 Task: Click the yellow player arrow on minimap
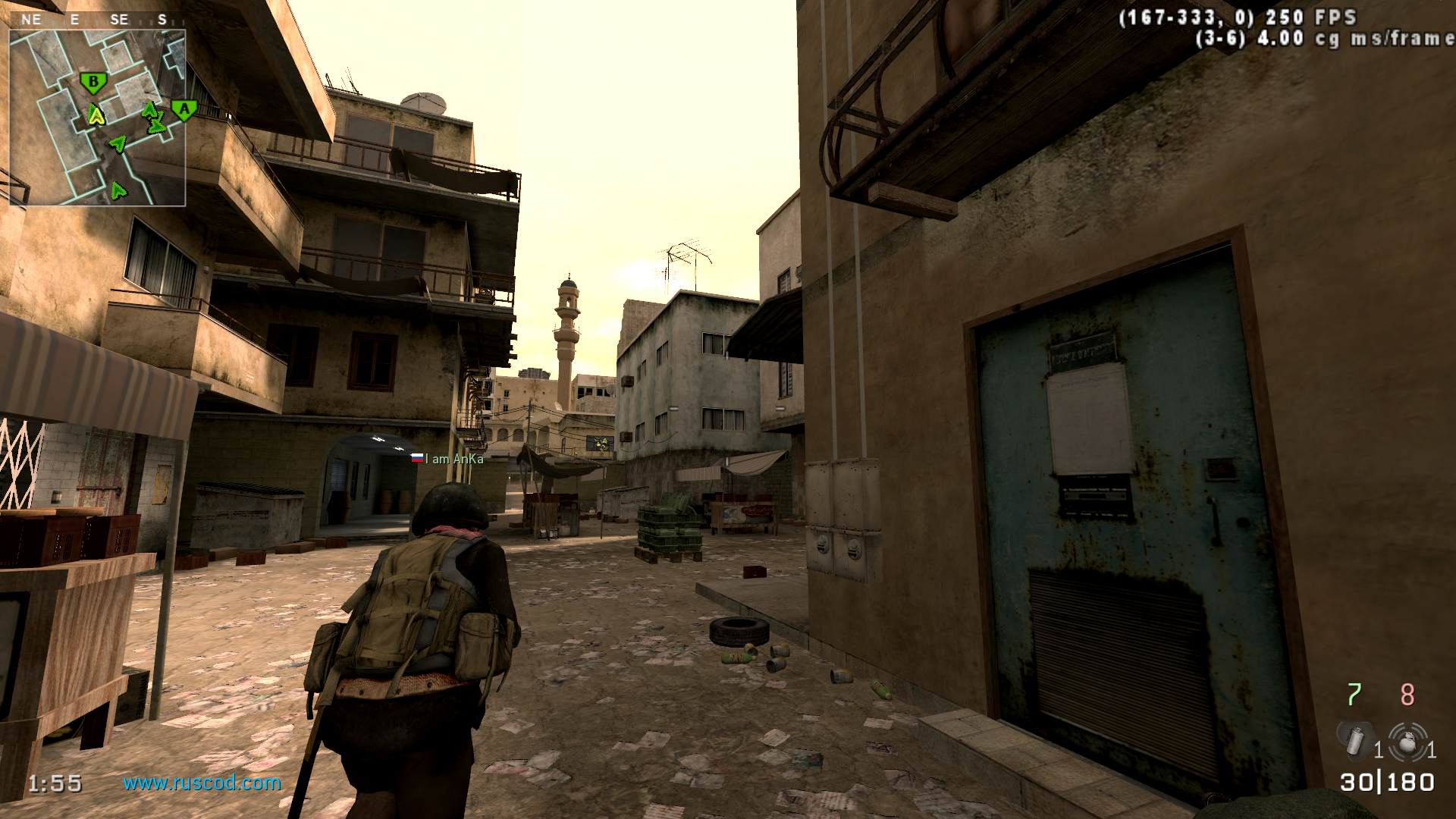click(96, 115)
